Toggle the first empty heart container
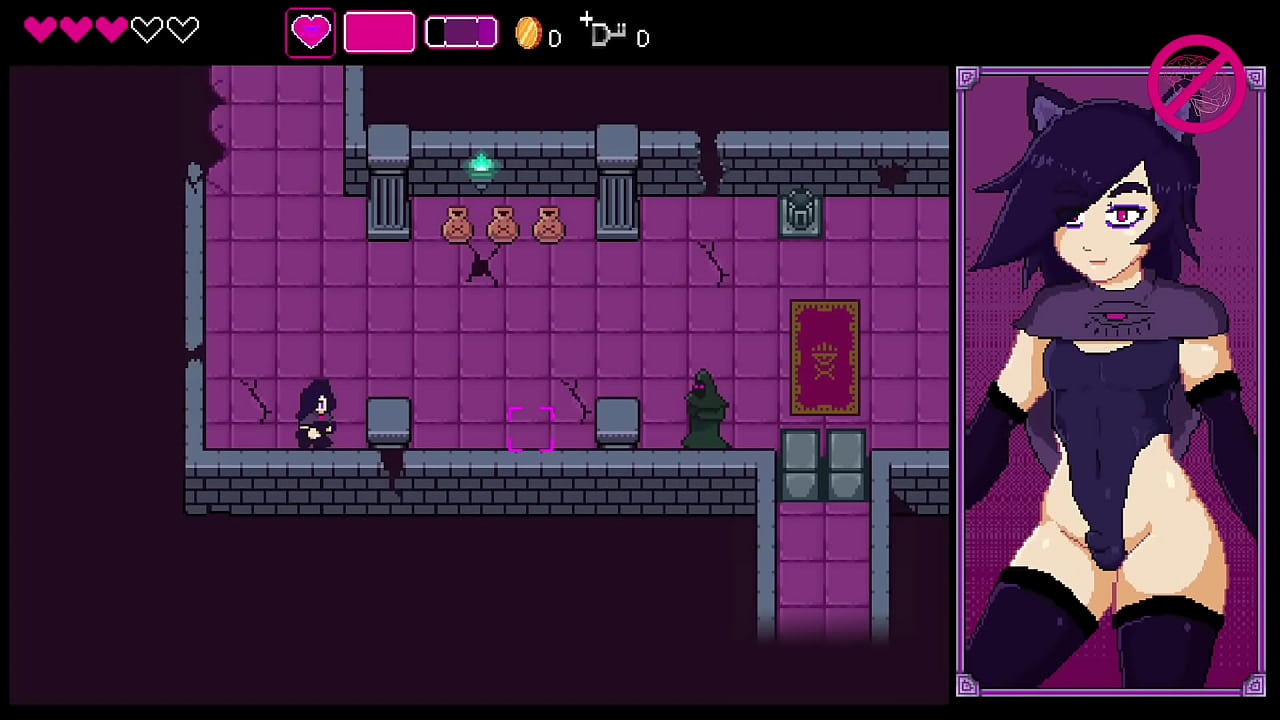 point(147,30)
